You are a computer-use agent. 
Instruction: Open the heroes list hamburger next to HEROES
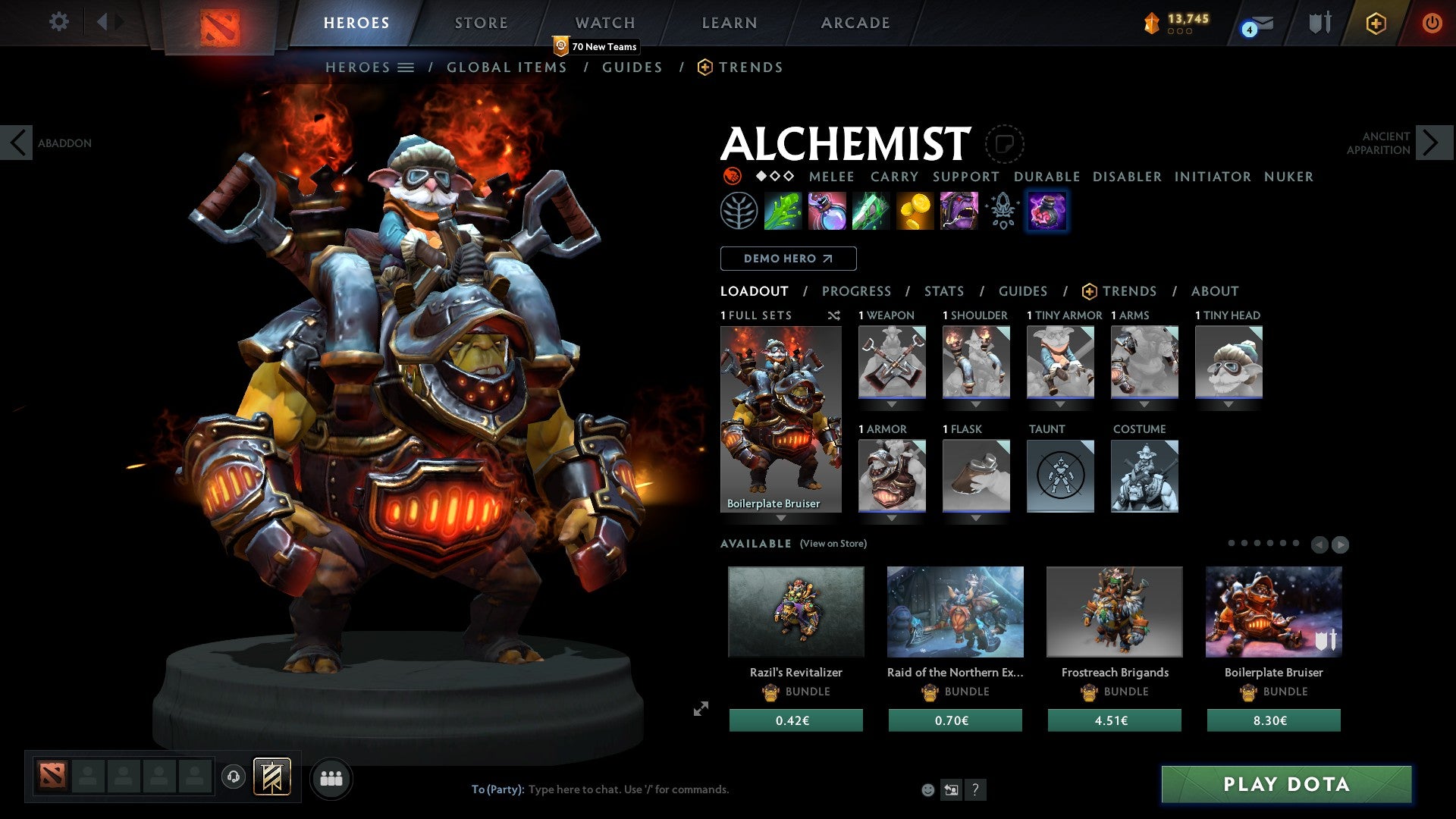click(407, 67)
